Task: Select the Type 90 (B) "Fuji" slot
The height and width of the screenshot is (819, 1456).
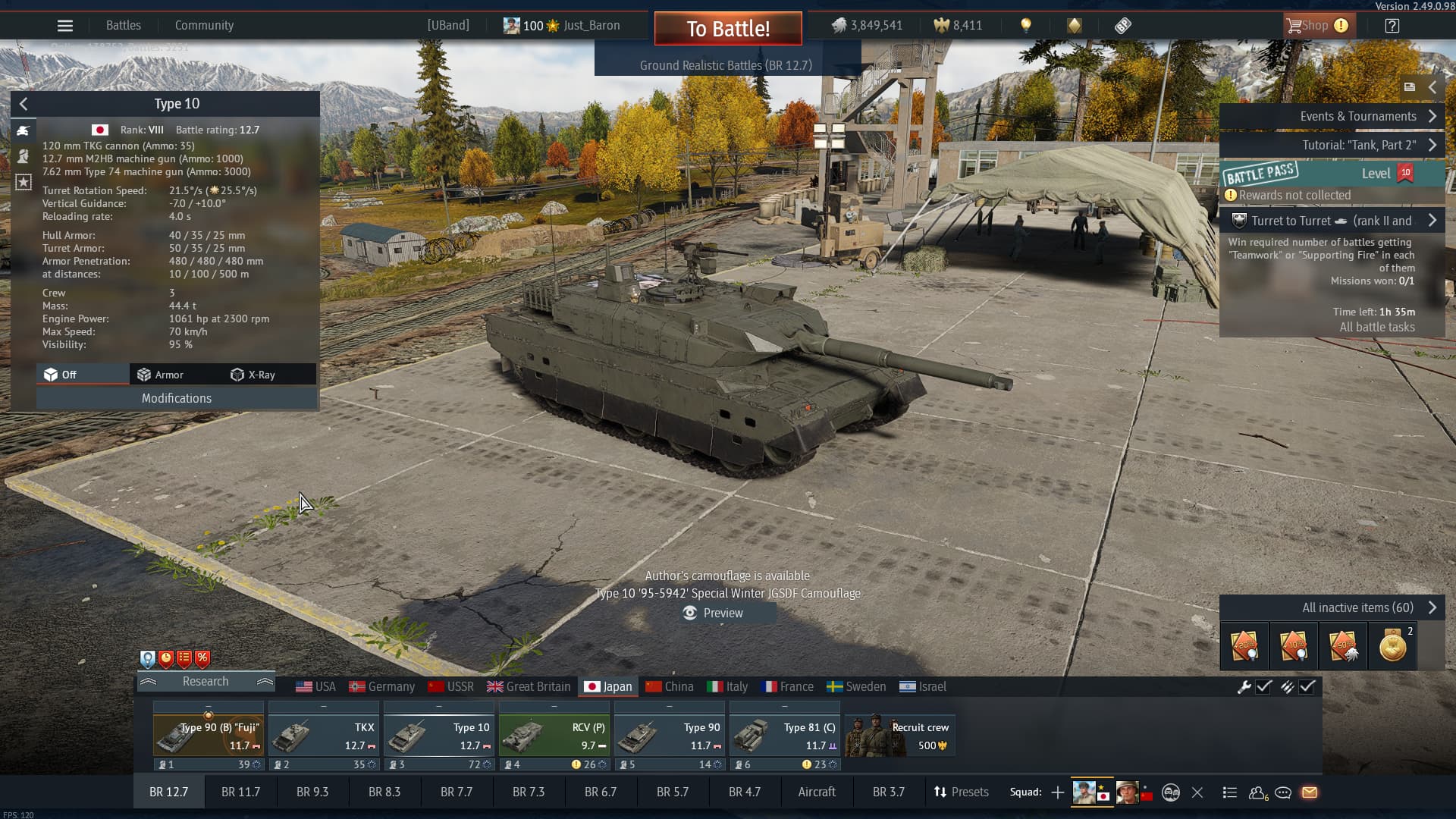Action: click(x=209, y=734)
